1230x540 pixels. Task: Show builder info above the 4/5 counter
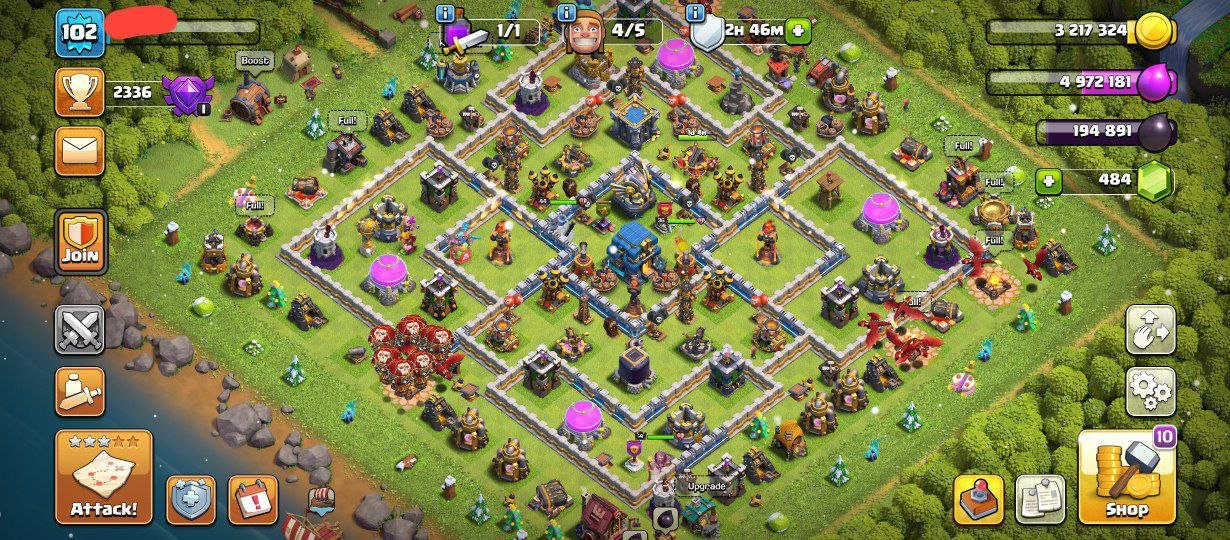point(567,13)
